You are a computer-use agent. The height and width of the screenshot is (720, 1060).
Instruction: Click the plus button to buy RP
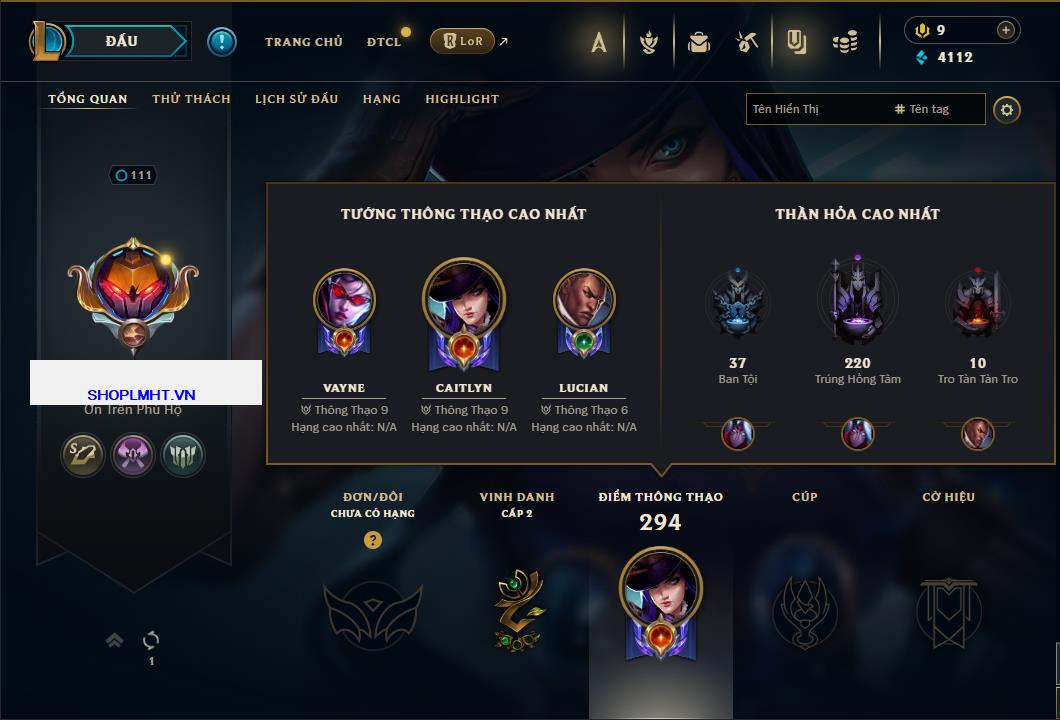1005,30
